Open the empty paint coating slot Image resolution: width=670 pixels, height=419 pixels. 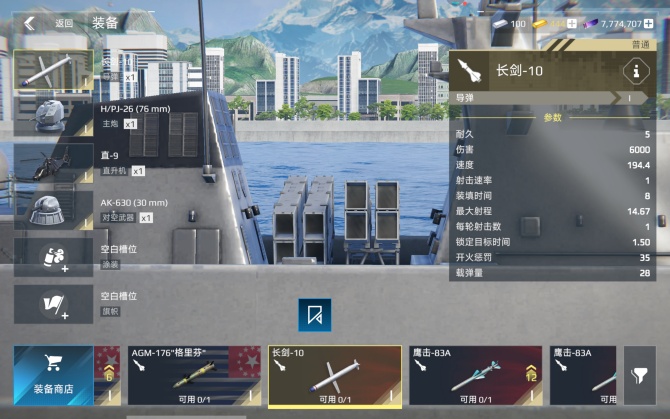tap(53, 256)
